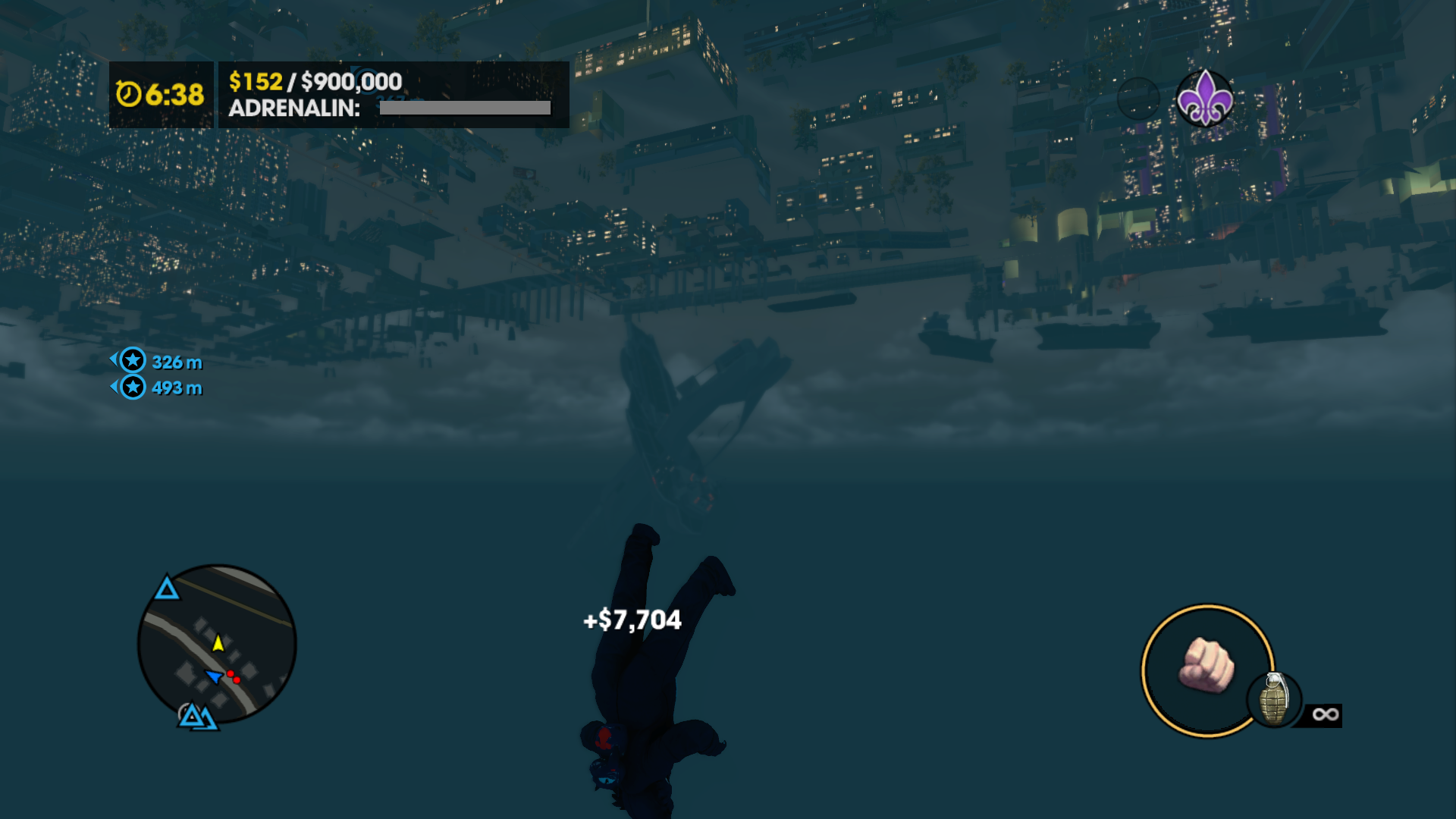
Task: Select the 493 m star objective marker
Action: (133, 388)
